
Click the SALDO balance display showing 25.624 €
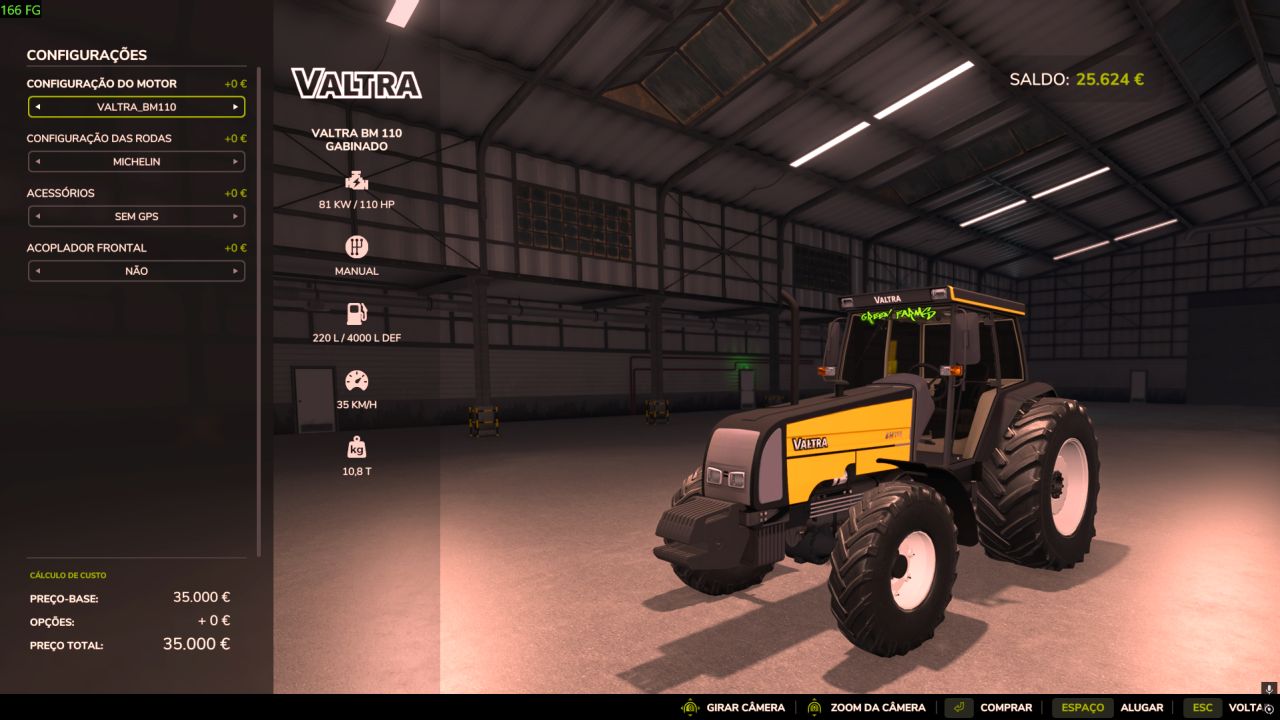[x=1076, y=79]
